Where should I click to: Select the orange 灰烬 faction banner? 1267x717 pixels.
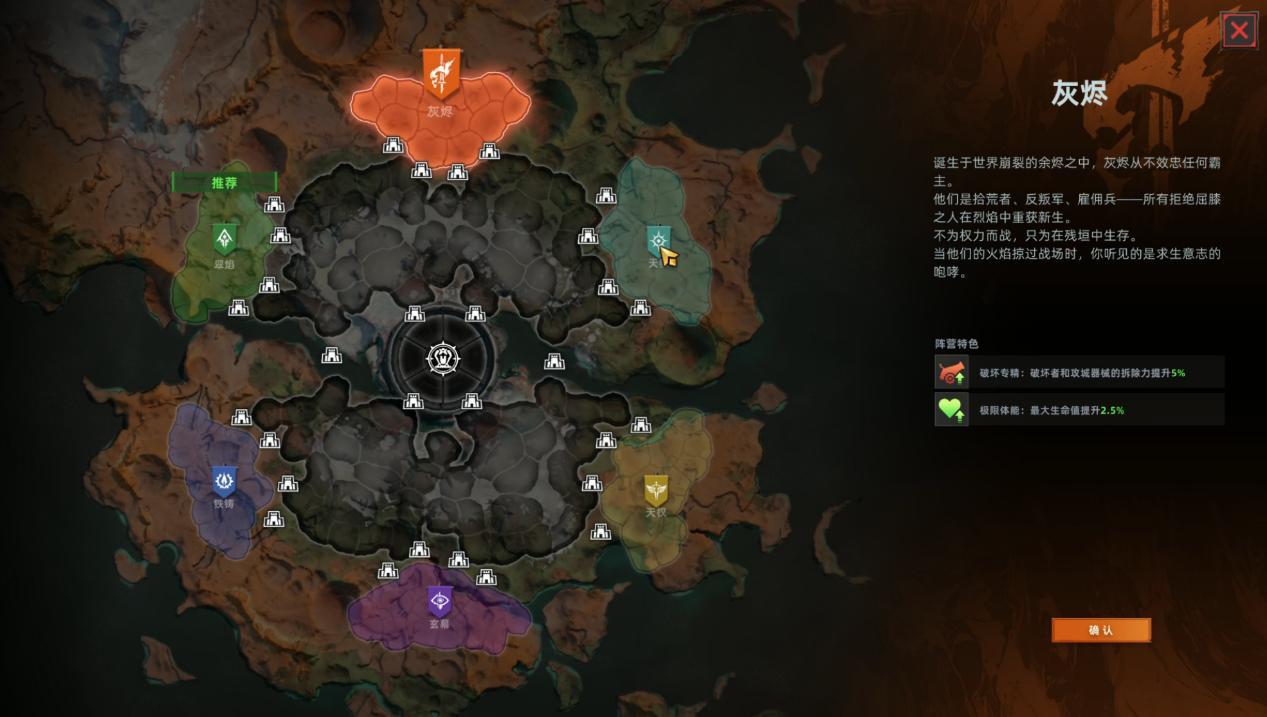[x=440, y=74]
